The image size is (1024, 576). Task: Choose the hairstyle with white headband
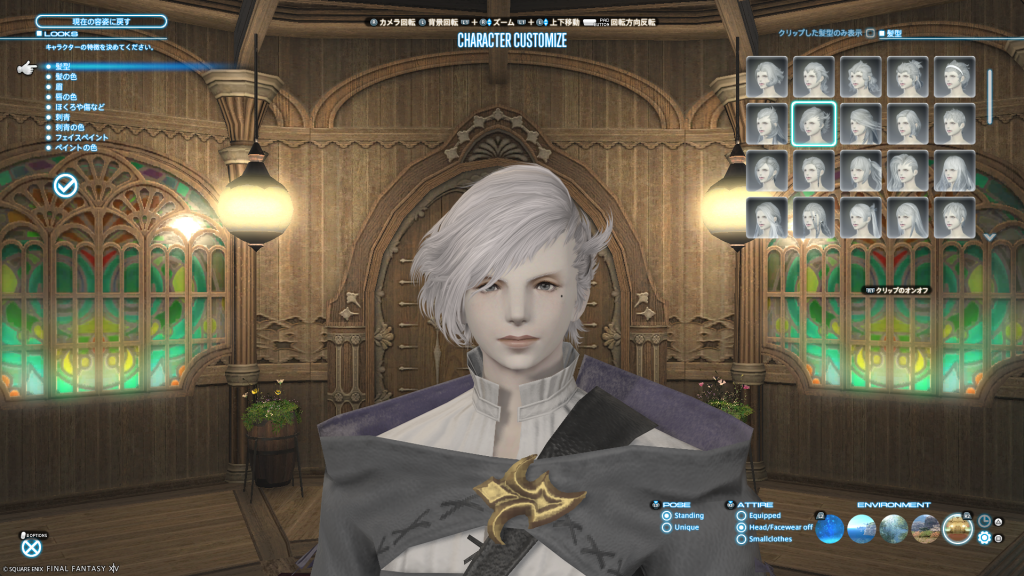pos(954,77)
